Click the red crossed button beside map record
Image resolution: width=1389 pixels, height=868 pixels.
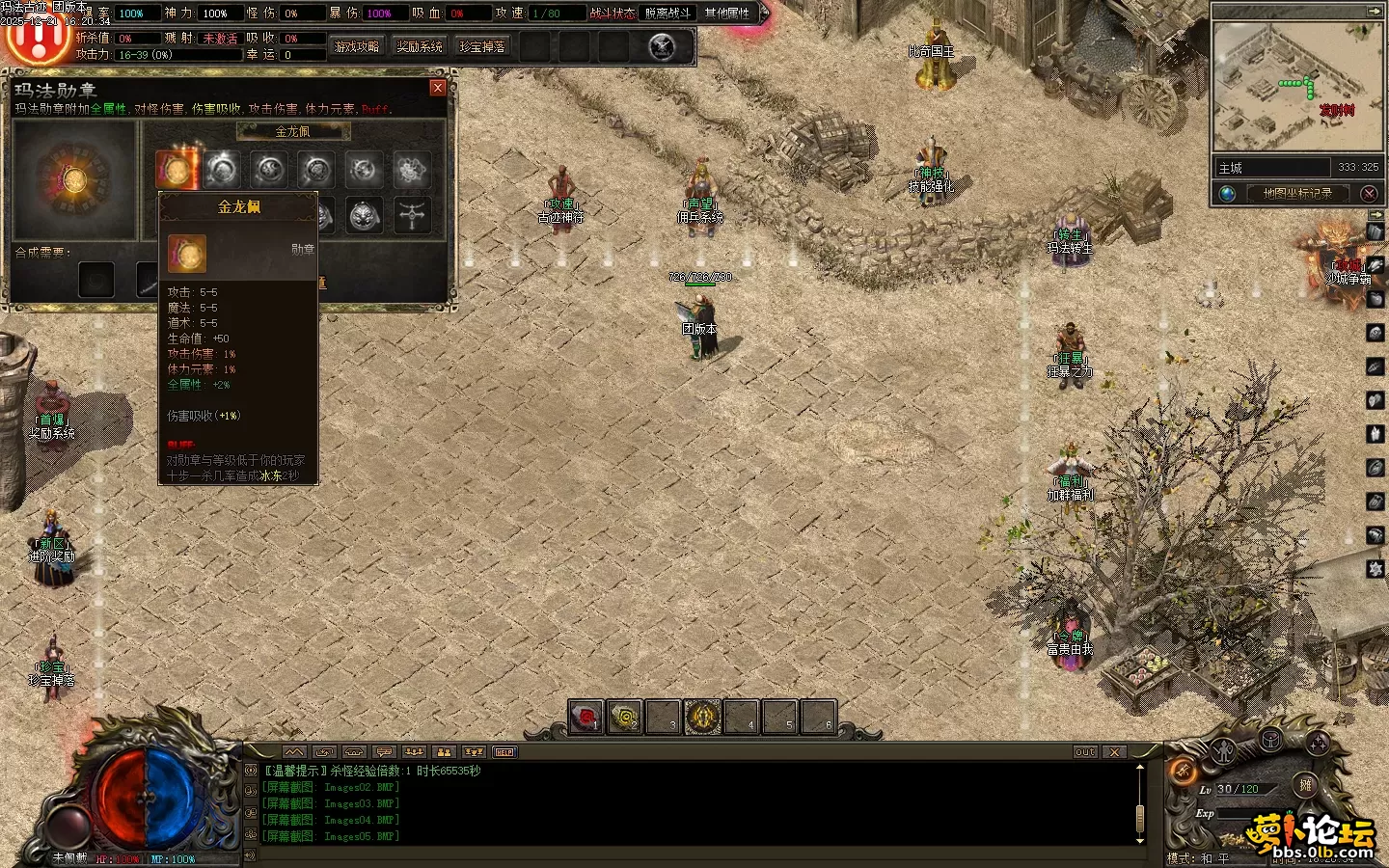coord(1369,194)
